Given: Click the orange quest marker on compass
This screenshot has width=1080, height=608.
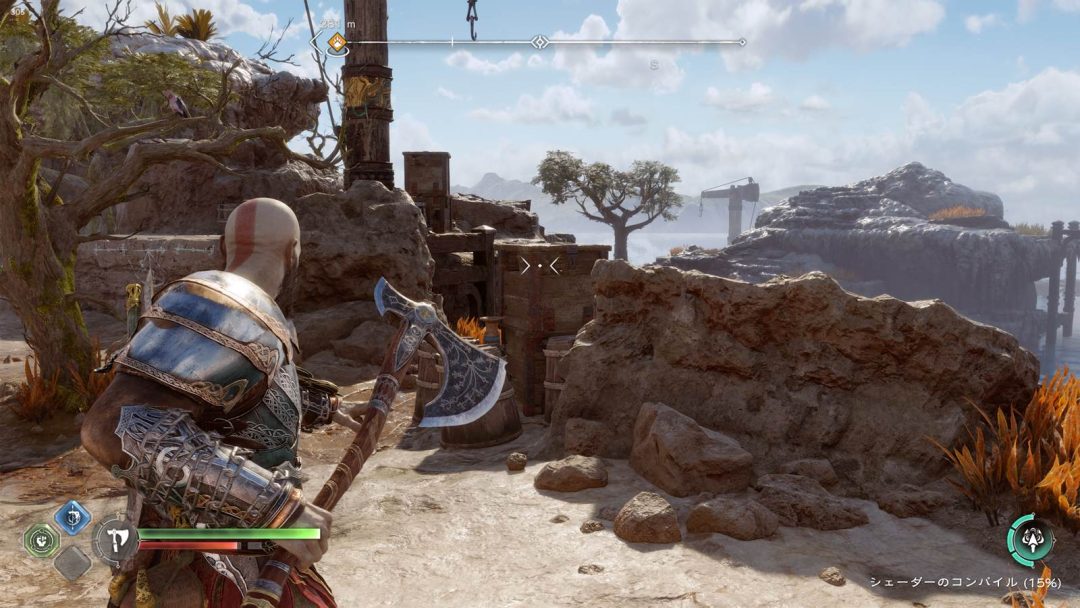Looking at the screenshot, I should point(338,42).
